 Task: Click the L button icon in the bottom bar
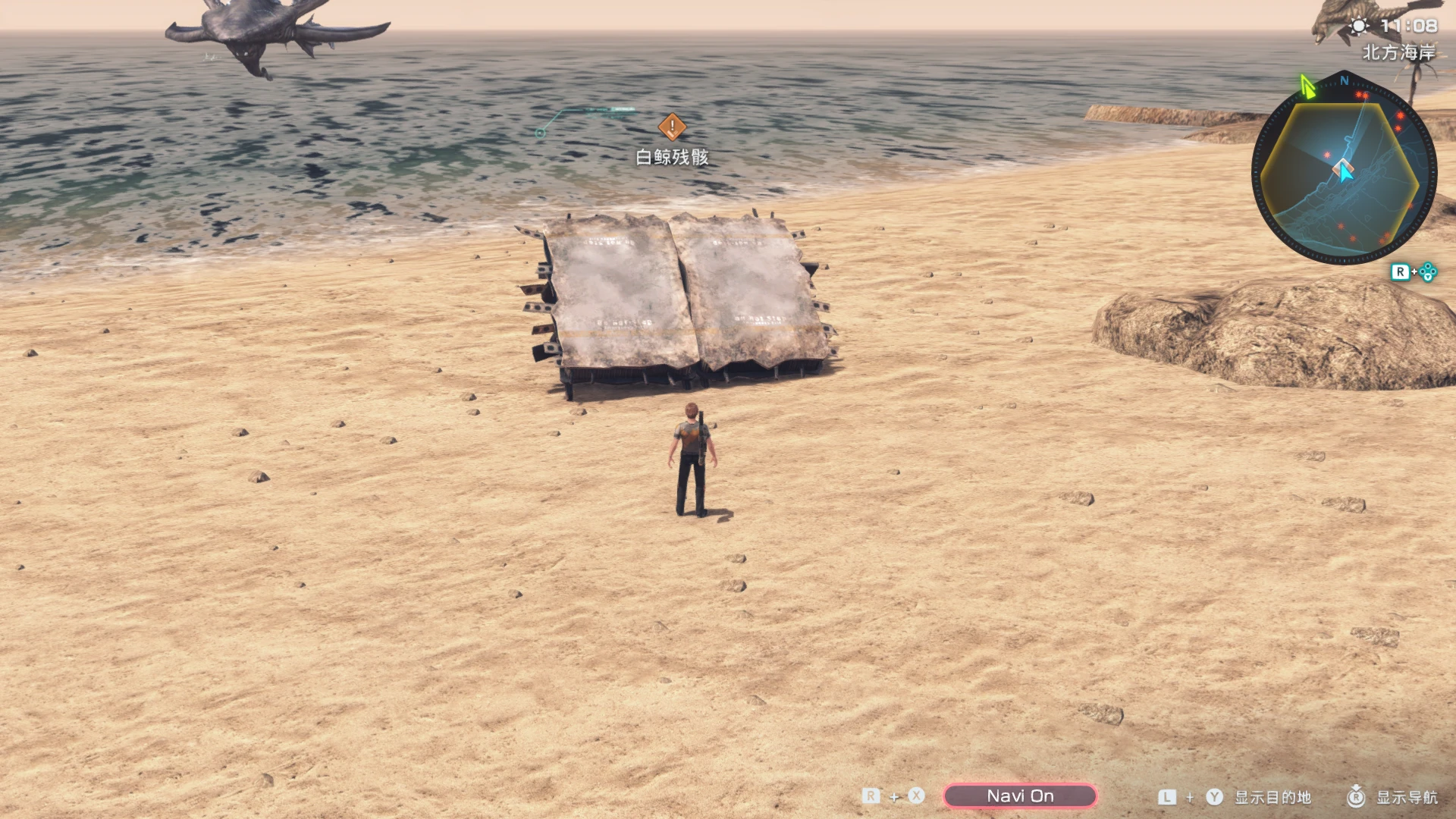(x=1166, y=795)
